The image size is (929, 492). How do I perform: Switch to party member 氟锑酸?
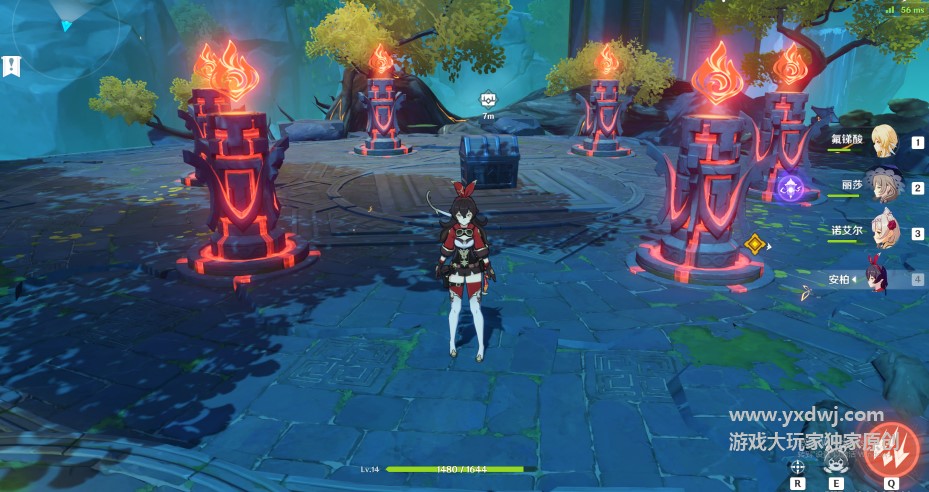[884, 142]
